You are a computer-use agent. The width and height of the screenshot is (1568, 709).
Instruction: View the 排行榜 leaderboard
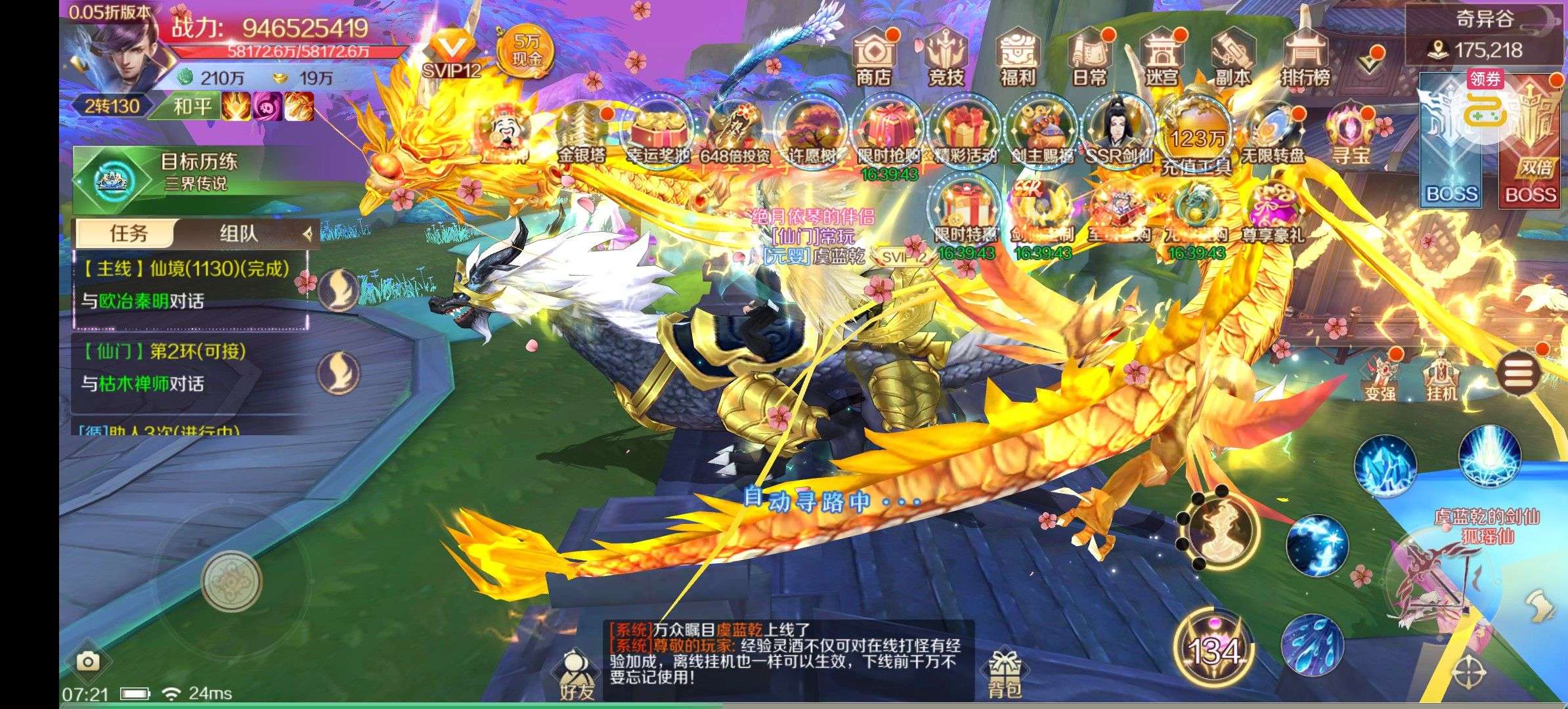click(1305, 58)
